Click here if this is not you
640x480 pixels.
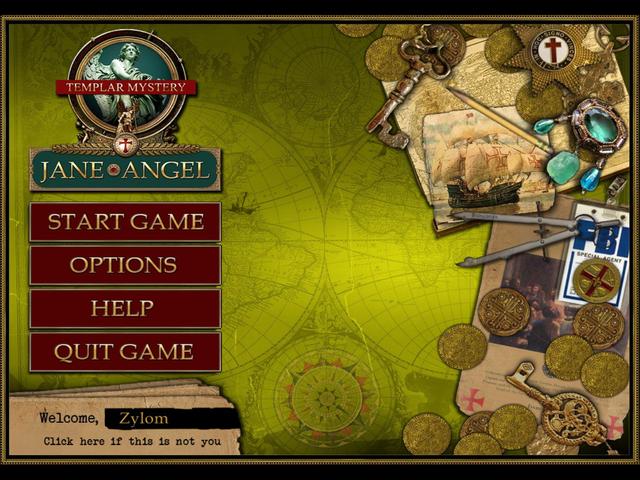132,441
